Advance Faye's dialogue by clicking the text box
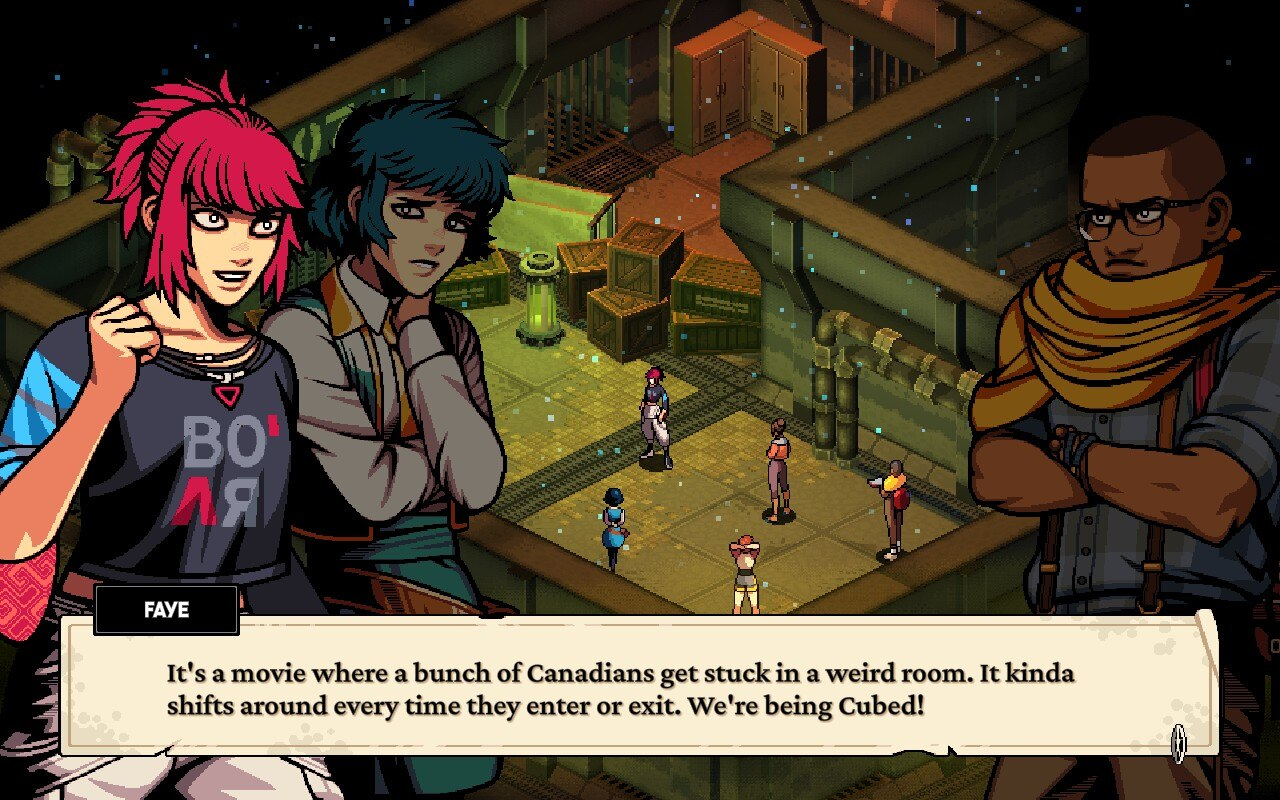This screenshot has width=1280, height=800. (640, 688)
